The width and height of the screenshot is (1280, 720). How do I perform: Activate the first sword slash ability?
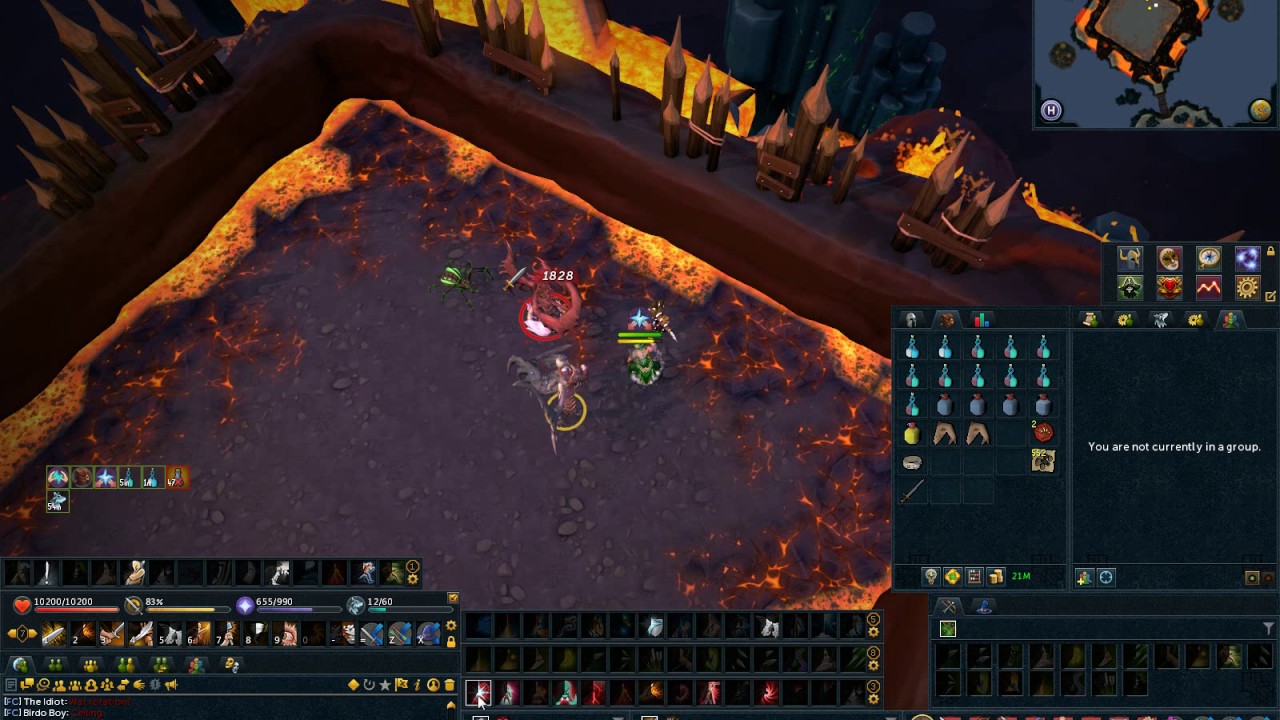(53, 634)
